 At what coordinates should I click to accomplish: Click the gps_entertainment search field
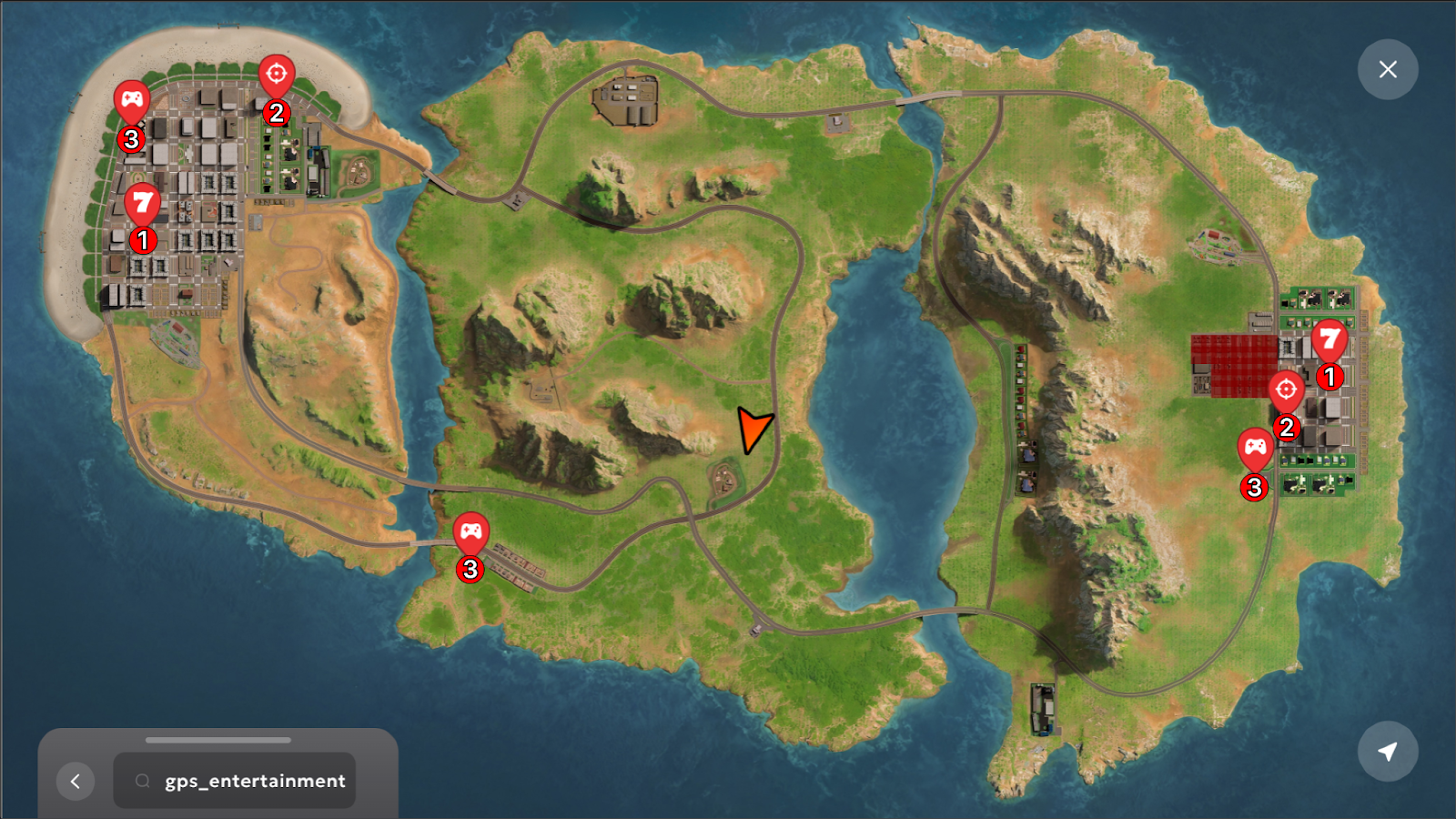[x=235, y=781]
